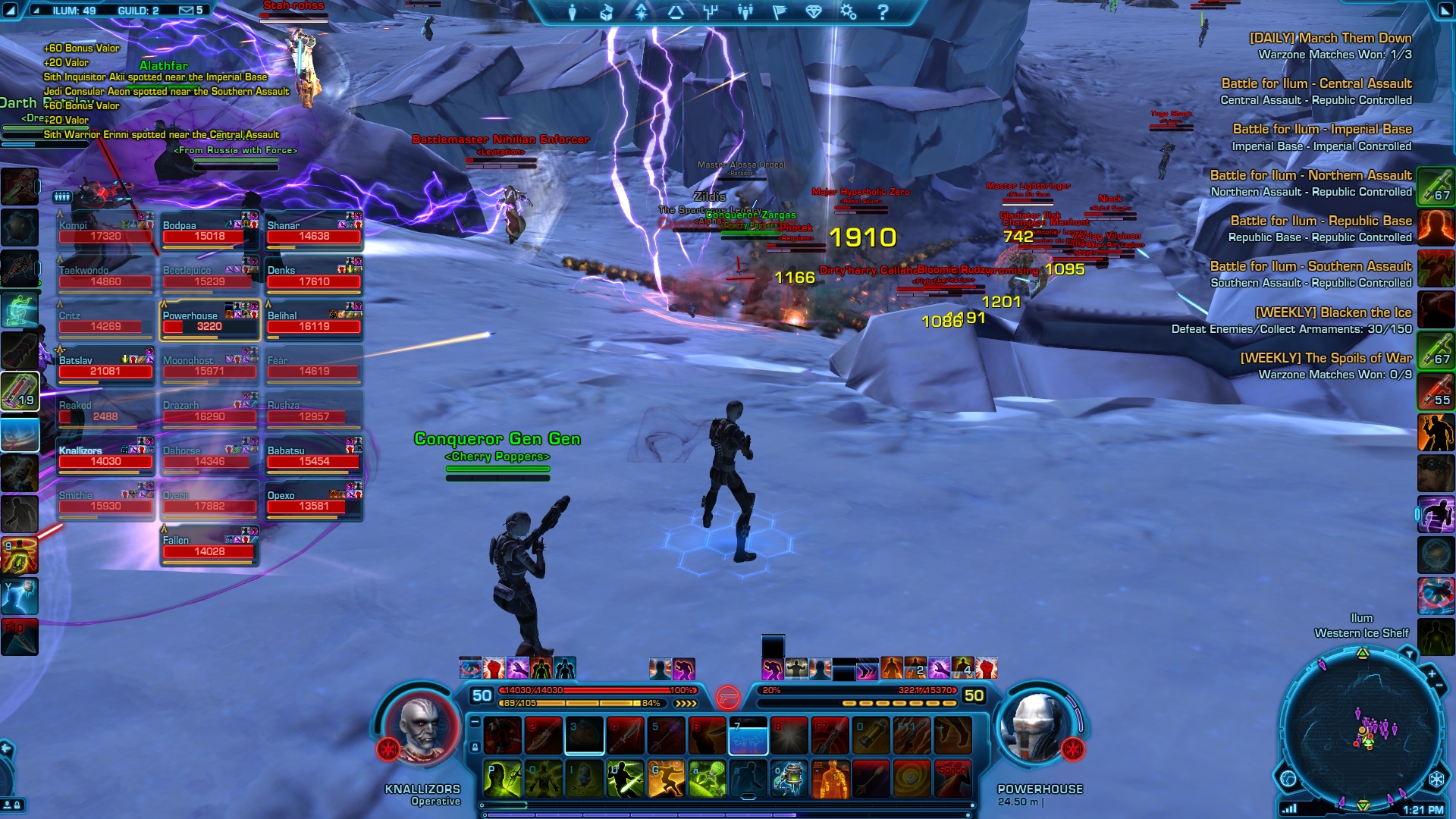The height and width of the screenshot is (819, 1456).
Task: Activate the droid probe ability icon
Action: (x=789, y=779)
